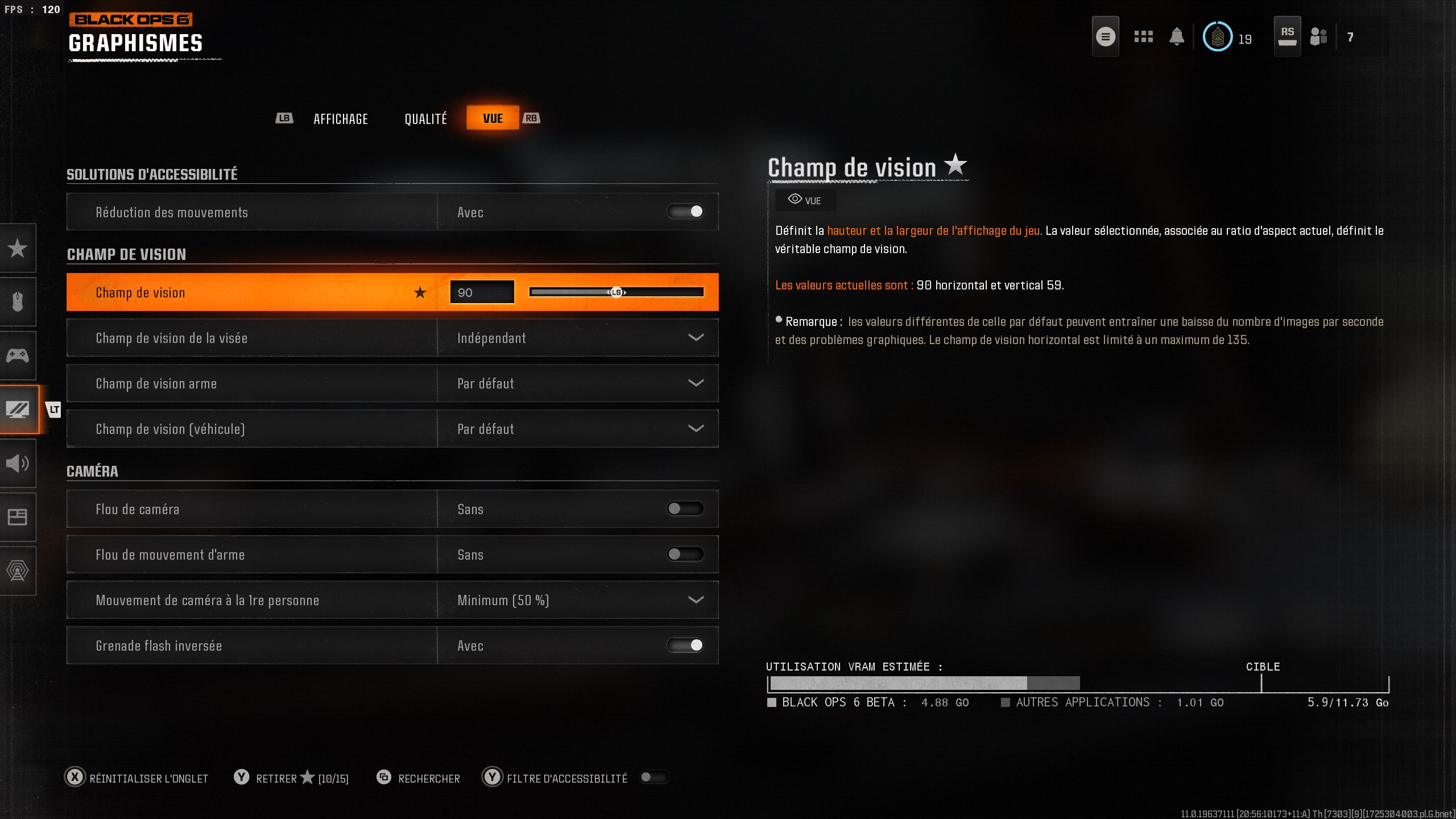The height and width of the screenshot is (819, 1456).
Task: Open the social friends icon showing 7
Action: 1318,36
